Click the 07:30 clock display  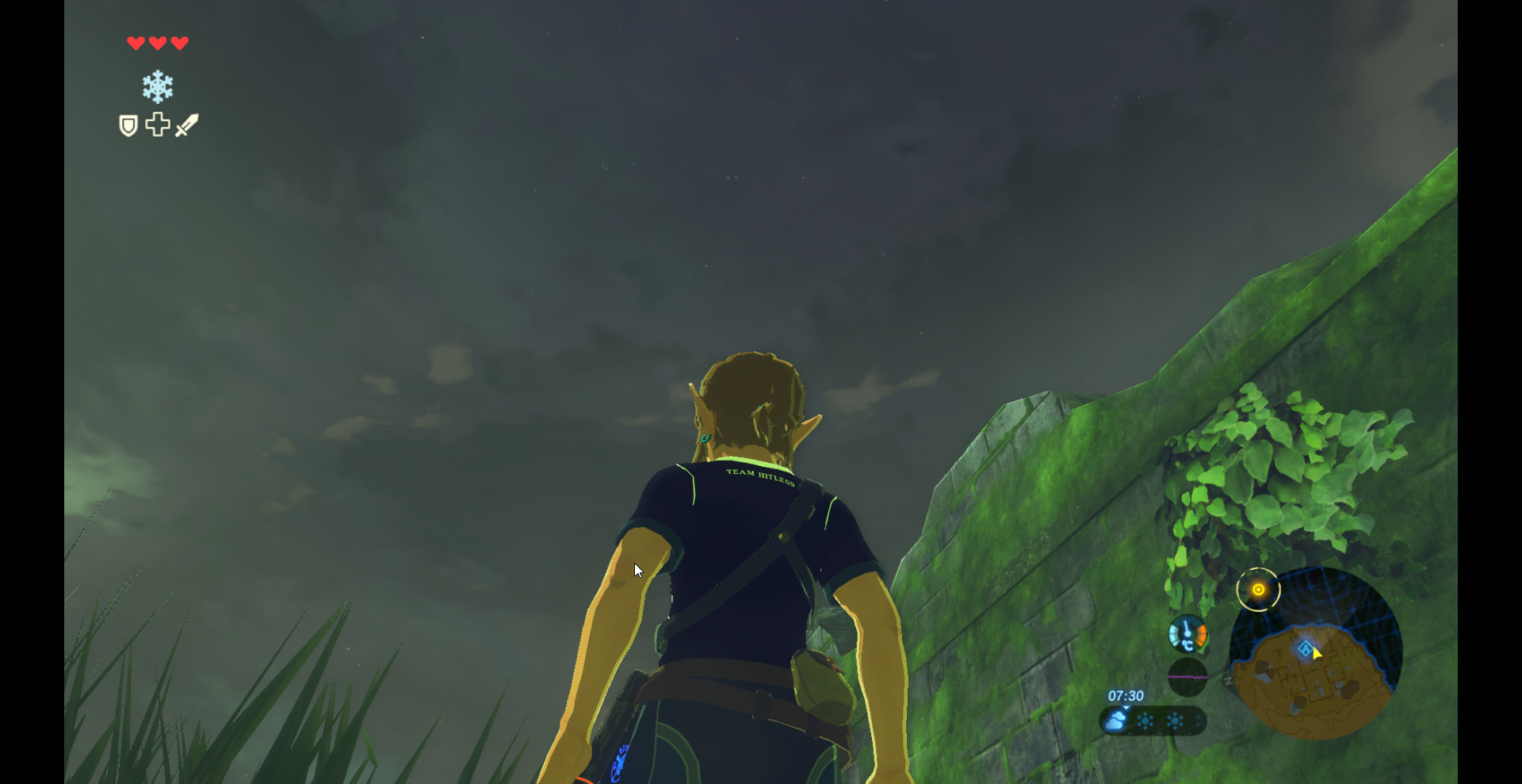point(1126,695)
